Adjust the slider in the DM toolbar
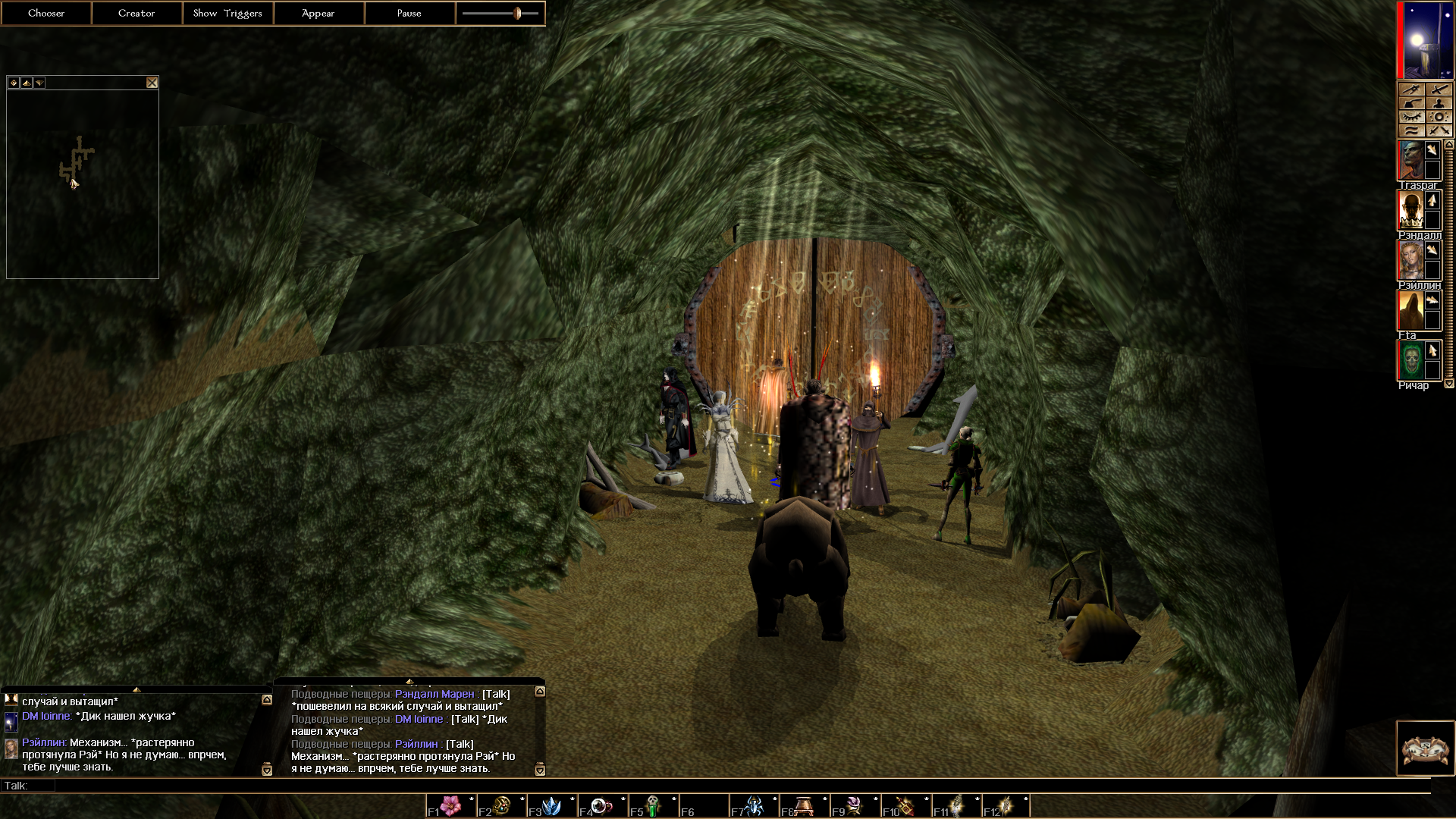Image resolution: width=1456 pixels, height=819 pixels. [517, 13]
